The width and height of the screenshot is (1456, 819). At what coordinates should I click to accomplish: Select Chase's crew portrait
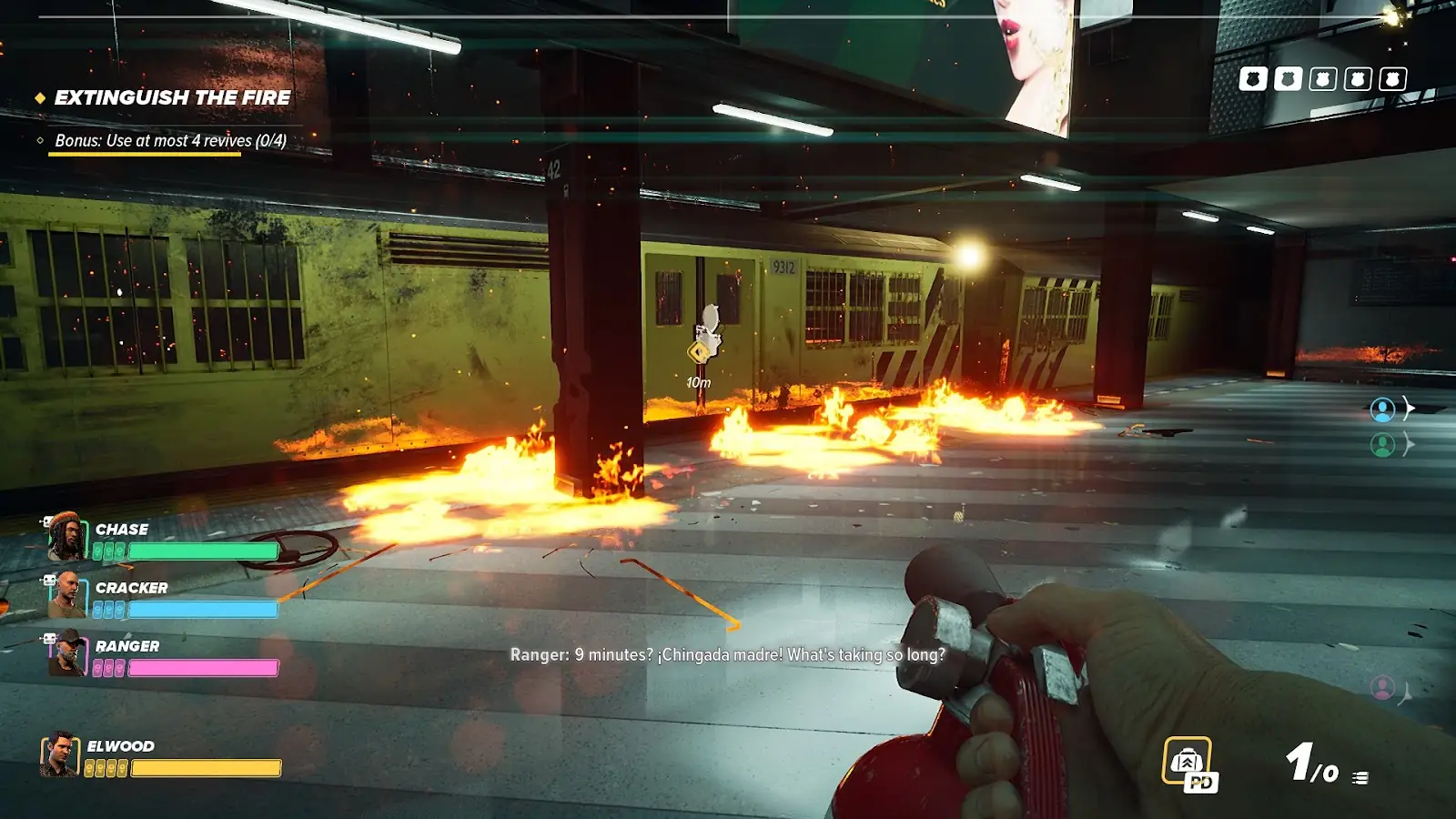[65, 537]
